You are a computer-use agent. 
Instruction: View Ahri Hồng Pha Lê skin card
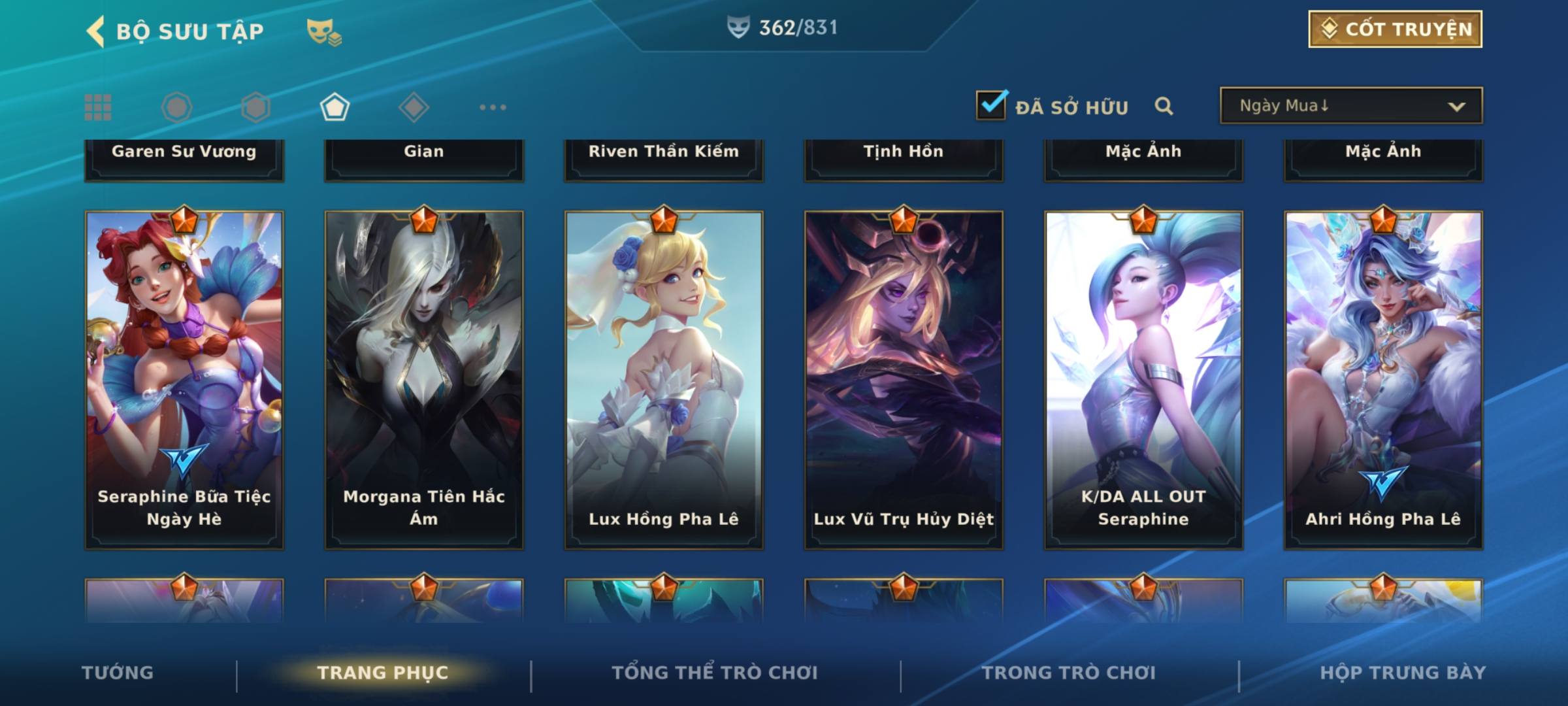[x=1383, y=379]
